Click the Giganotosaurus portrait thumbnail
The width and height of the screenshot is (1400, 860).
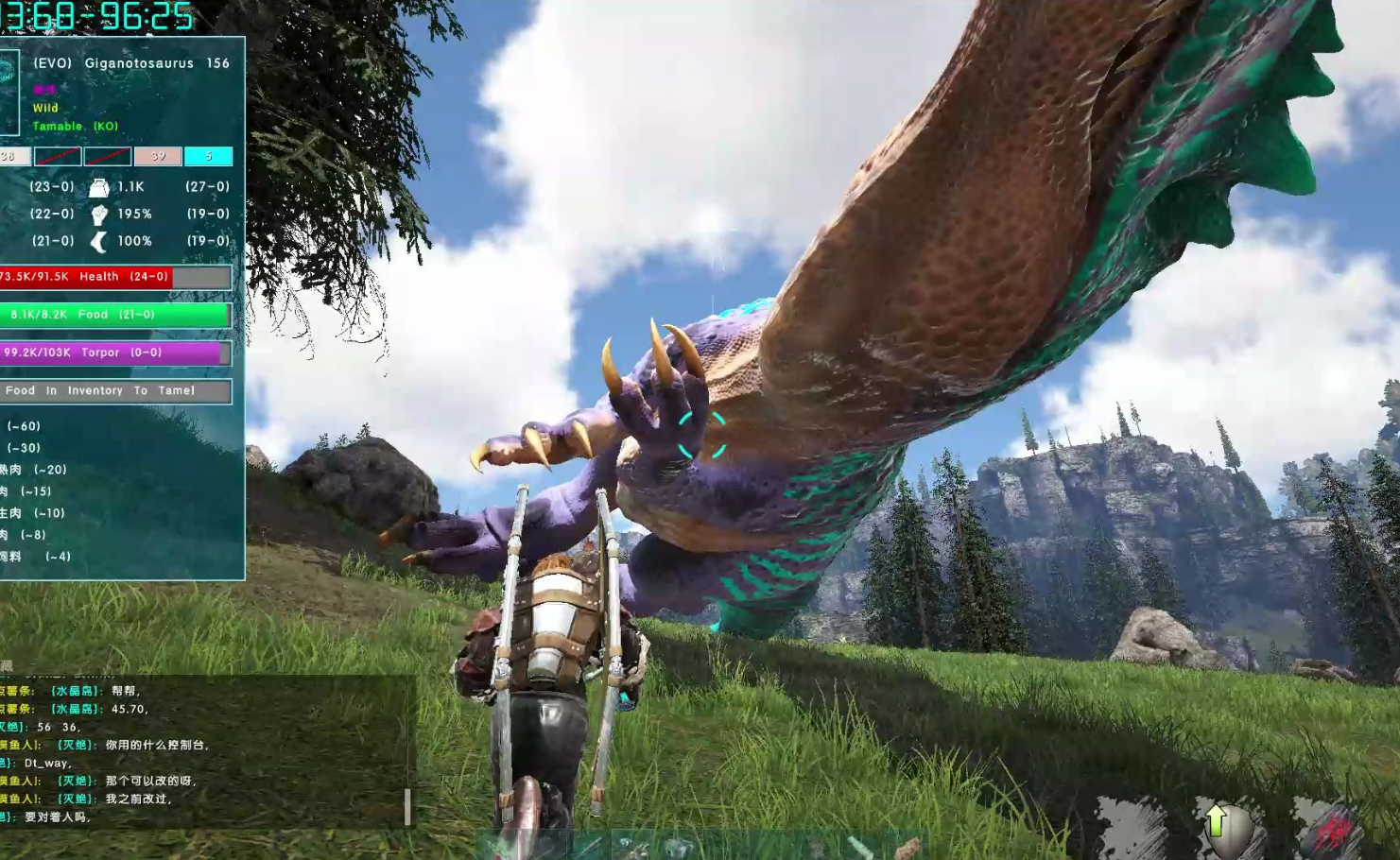[9, 93]
